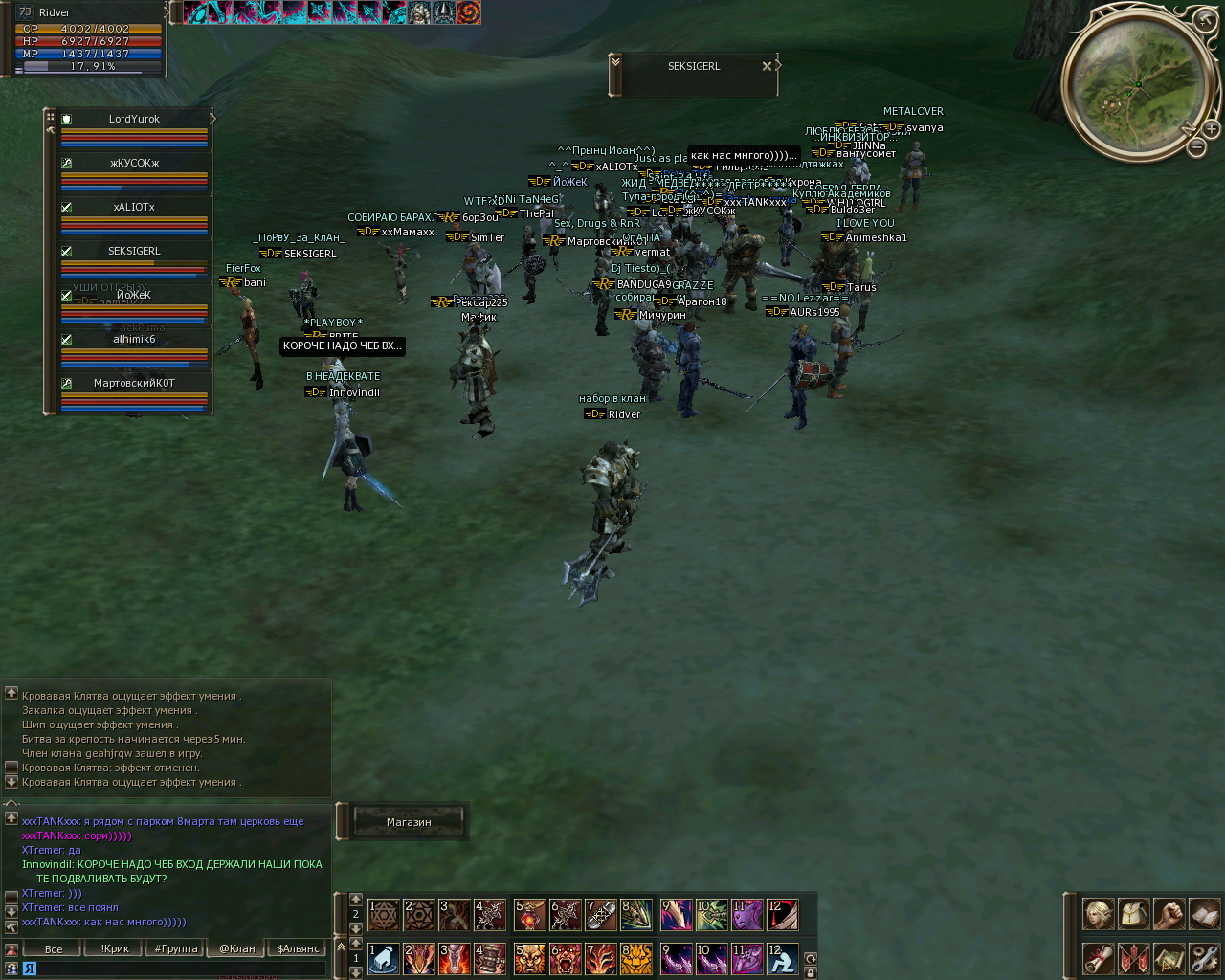
Task: Switch to the !Крик chat tab
Action: [115, 949]
